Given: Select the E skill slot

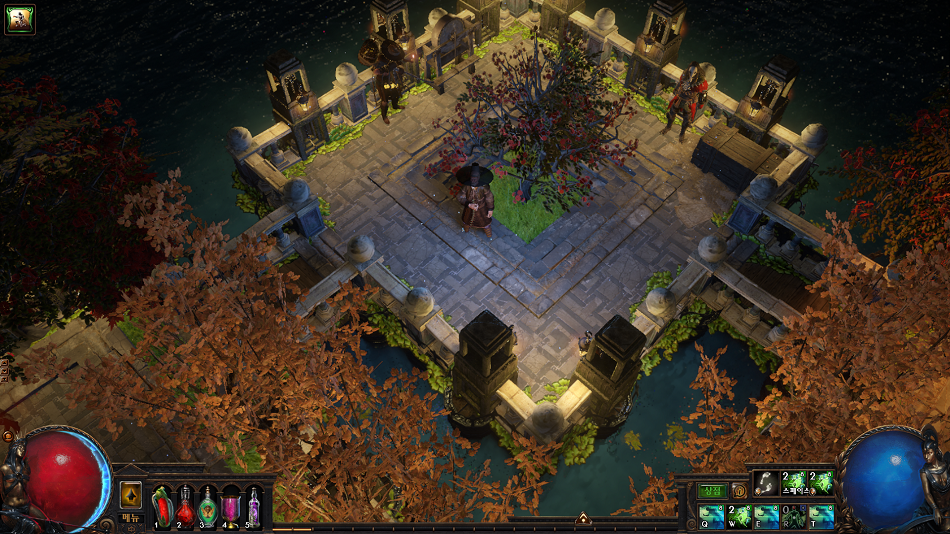Looking at the screenshot, I should 766,516.
